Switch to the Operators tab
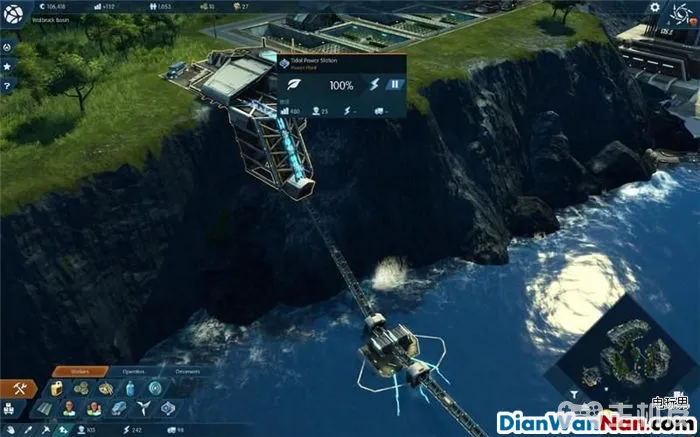 [134, 371]
